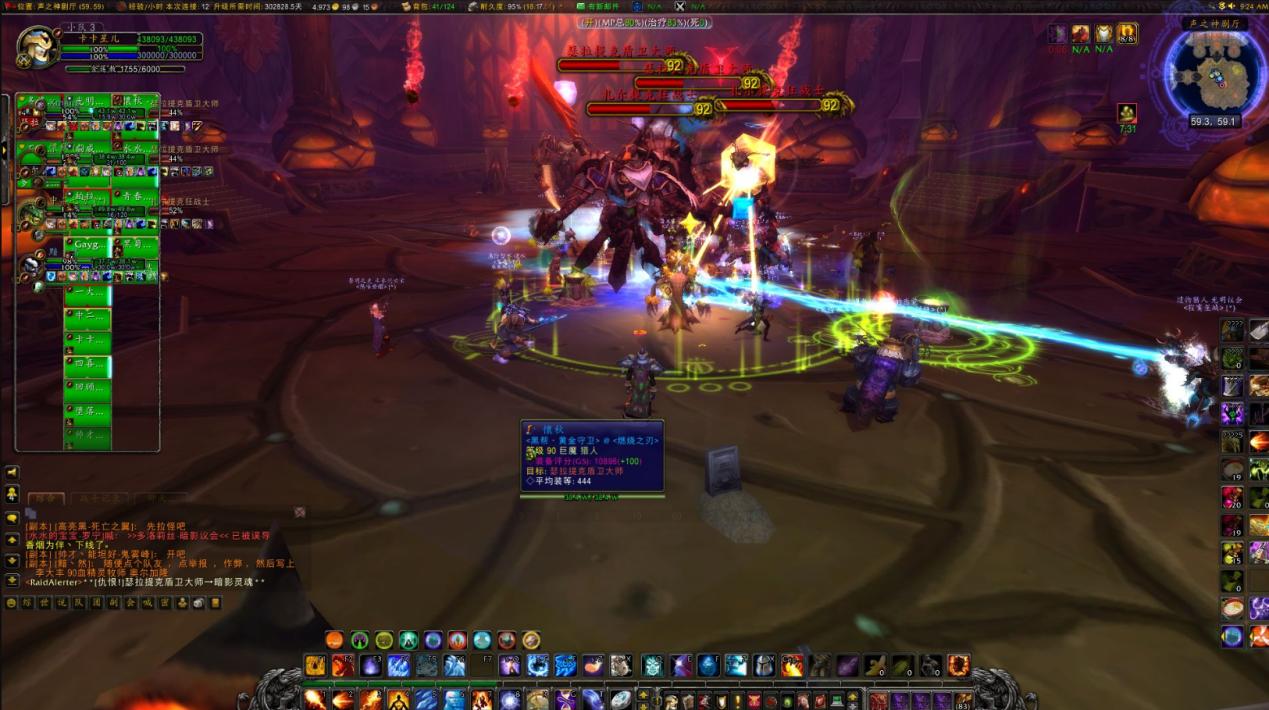
Task: Select the Gayg... raid frame member
Action: (86, 244)
